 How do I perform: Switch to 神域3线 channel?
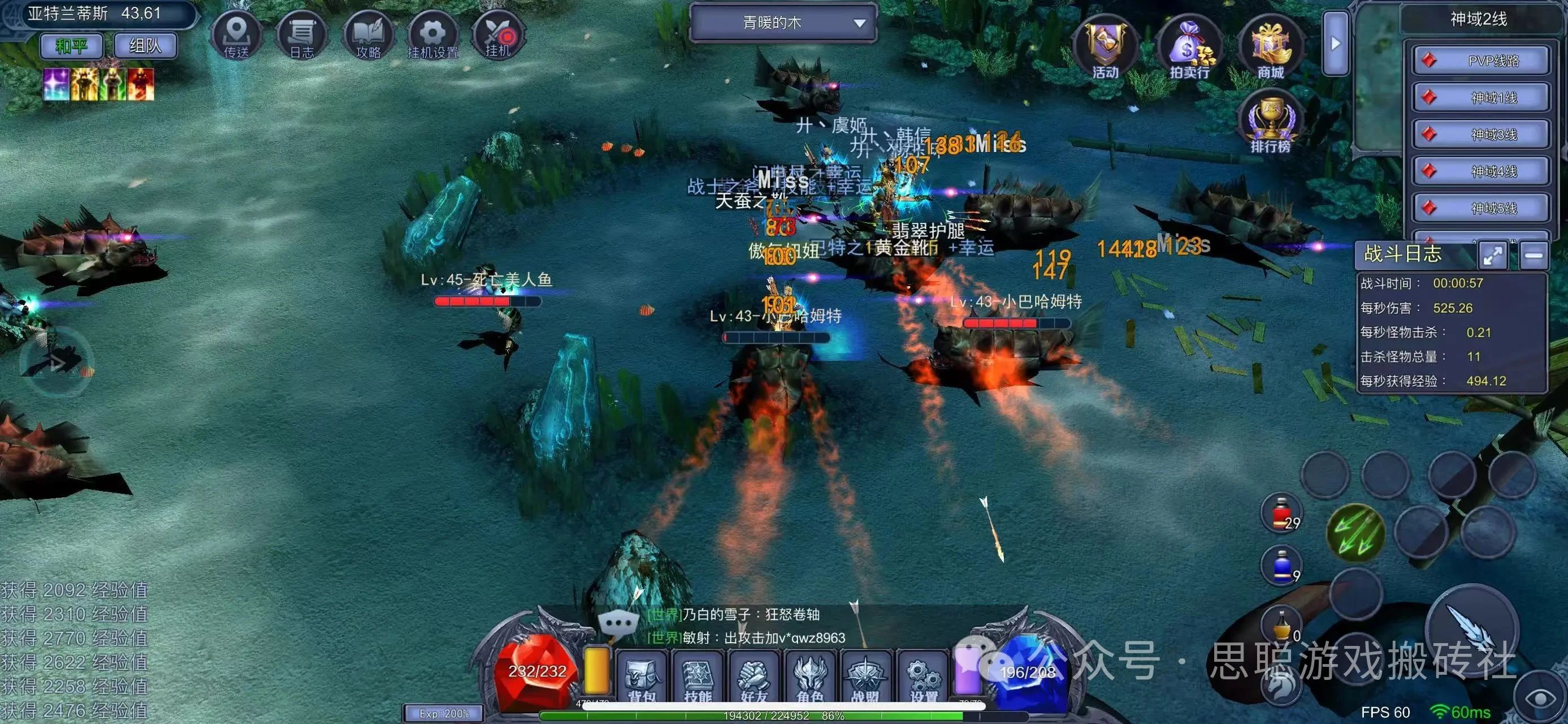pos(1480,134)
